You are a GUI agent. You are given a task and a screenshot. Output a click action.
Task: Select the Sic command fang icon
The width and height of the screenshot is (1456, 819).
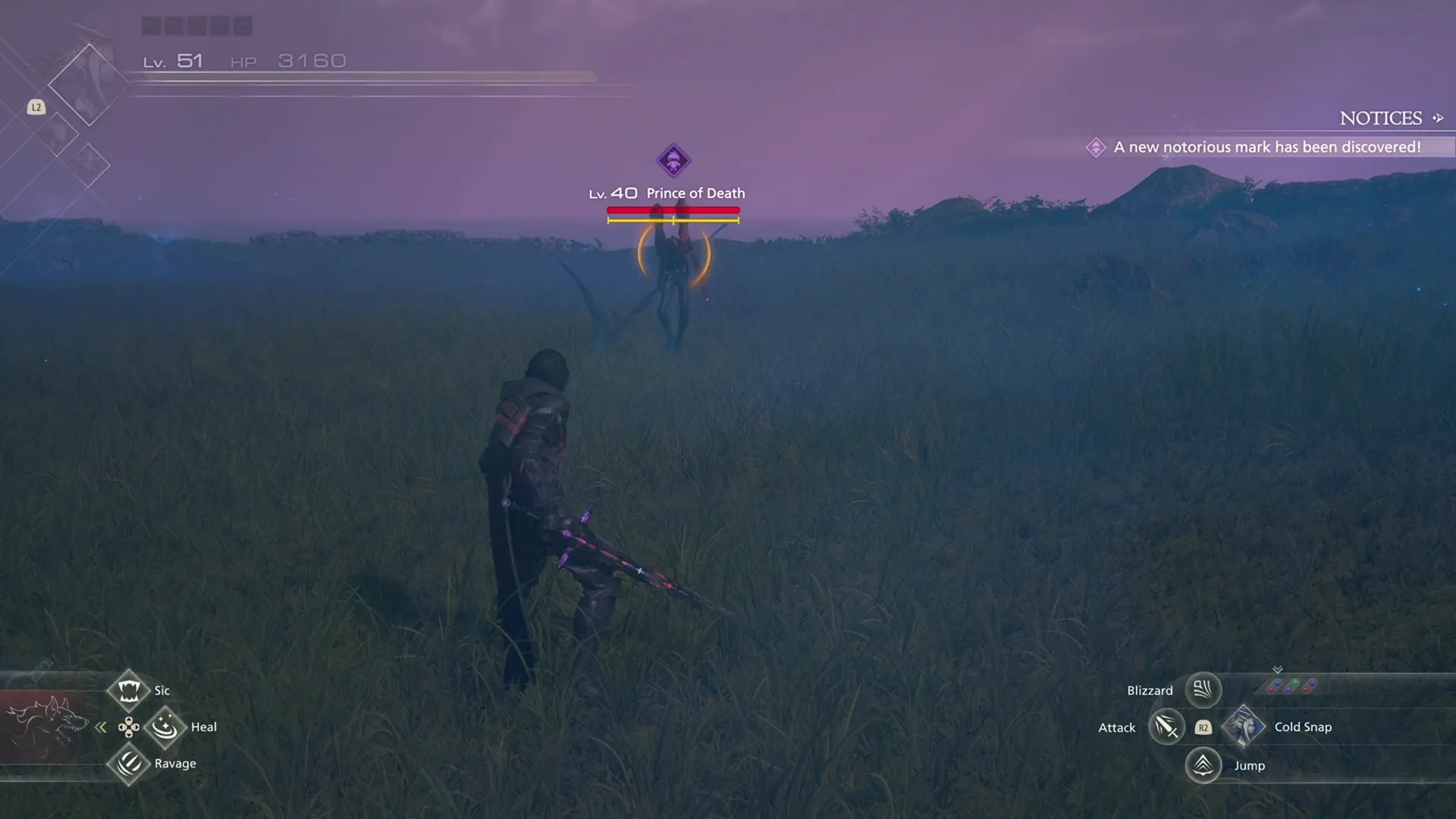point(129,690)
